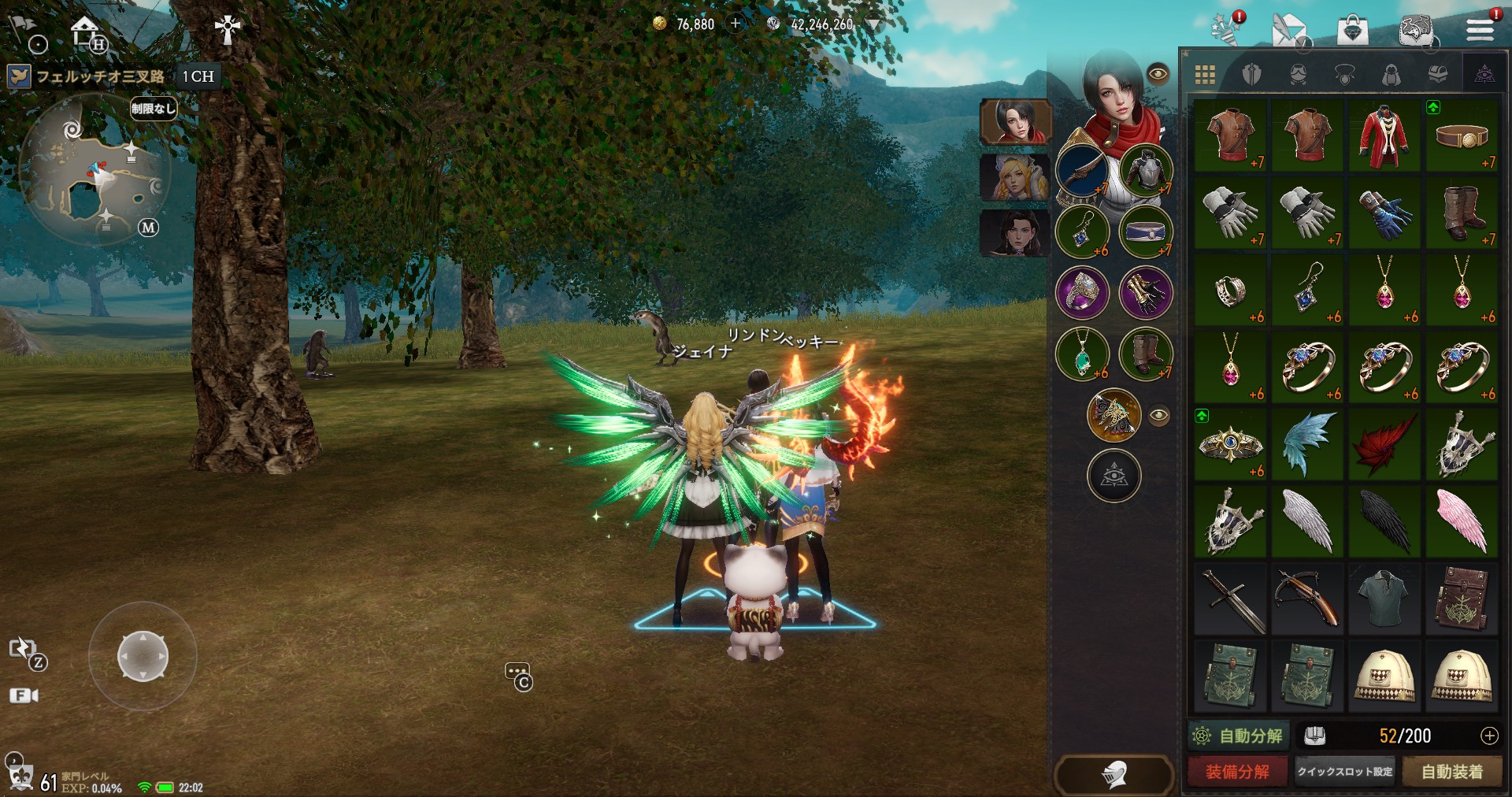Image resolution: width=1512 pixels, height=797 pixels.
Task: Switch to the all-items grid tab
Action: tap(1205, 75)
